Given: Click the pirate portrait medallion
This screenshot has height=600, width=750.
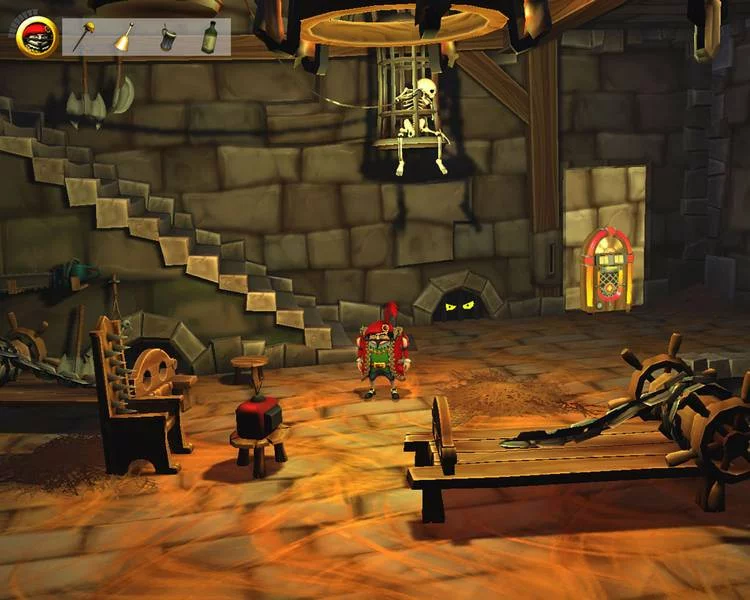Looking at the screenshot, I should click(x=37, y=36).
